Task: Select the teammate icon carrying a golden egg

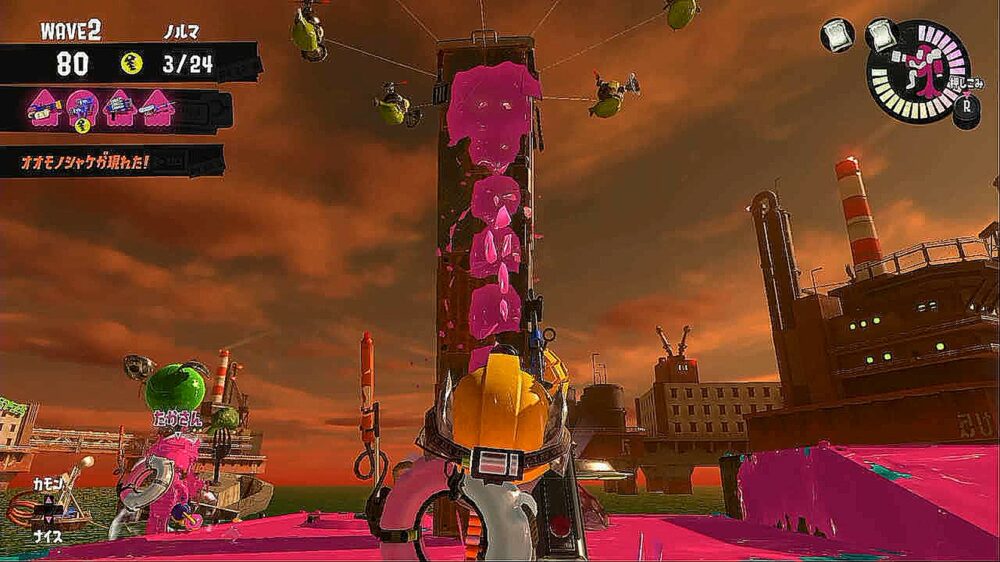Action: pyautogui.click(x=81, y=108)
